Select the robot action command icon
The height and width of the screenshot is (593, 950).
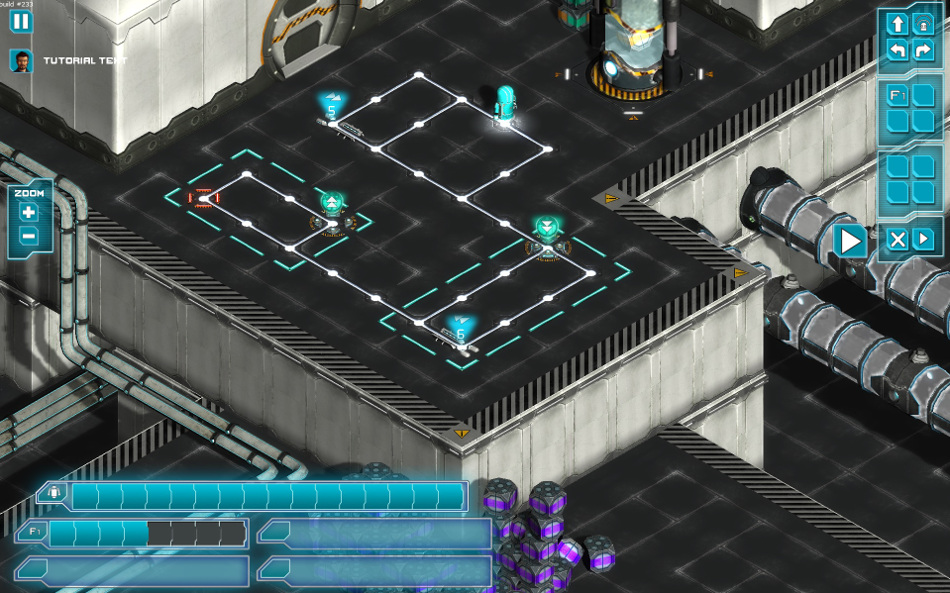tap(923, 24)
